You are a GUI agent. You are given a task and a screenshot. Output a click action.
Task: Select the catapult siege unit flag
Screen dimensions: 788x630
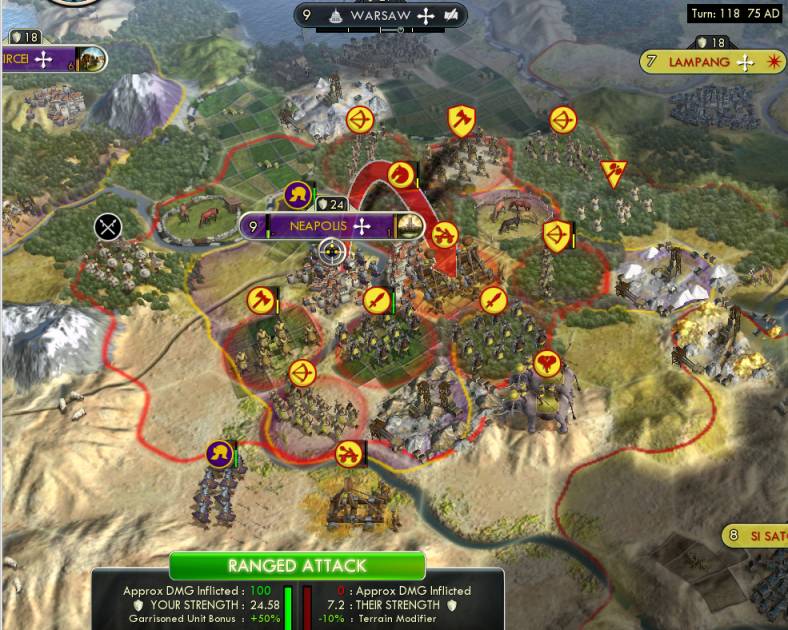[x=444, y=235]
